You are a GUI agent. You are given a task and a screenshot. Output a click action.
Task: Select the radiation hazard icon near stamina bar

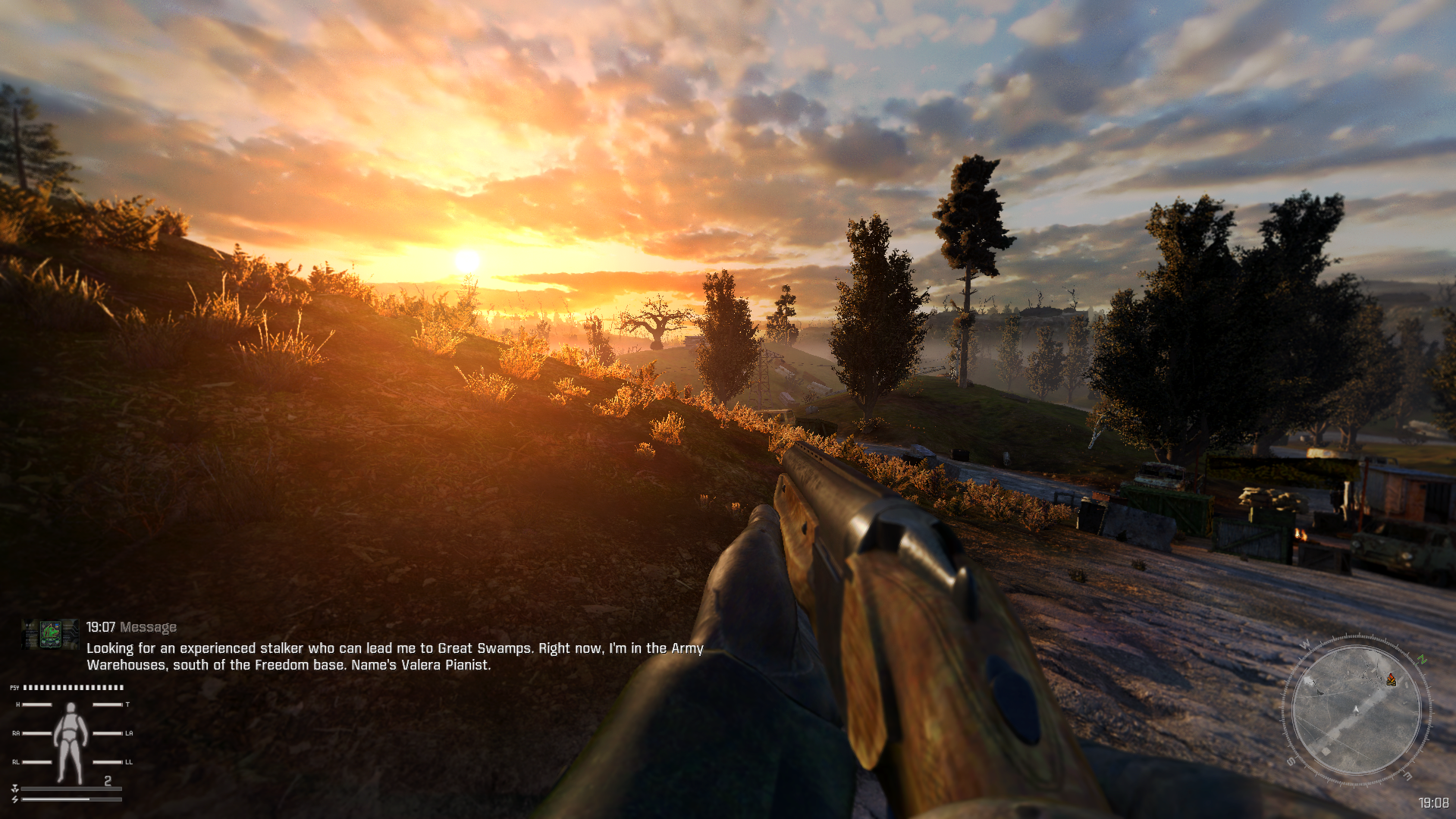click(x=16, y=789)
